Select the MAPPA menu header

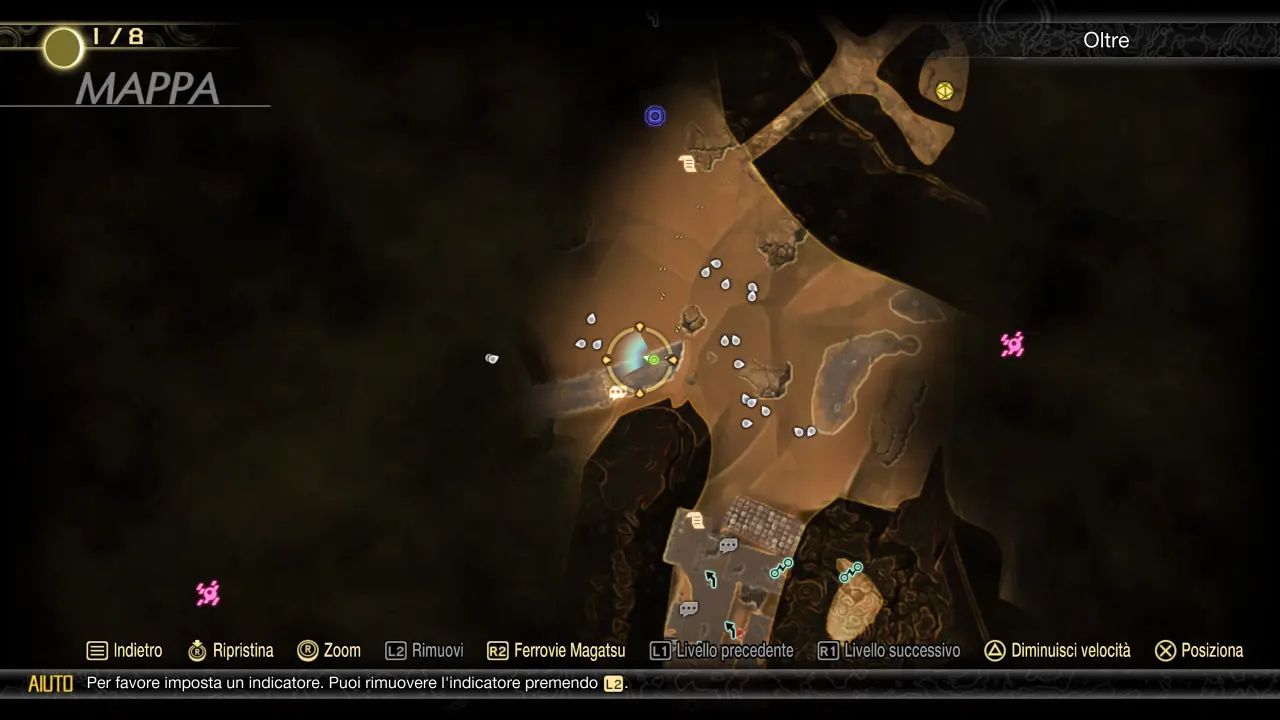click(148, 90)
